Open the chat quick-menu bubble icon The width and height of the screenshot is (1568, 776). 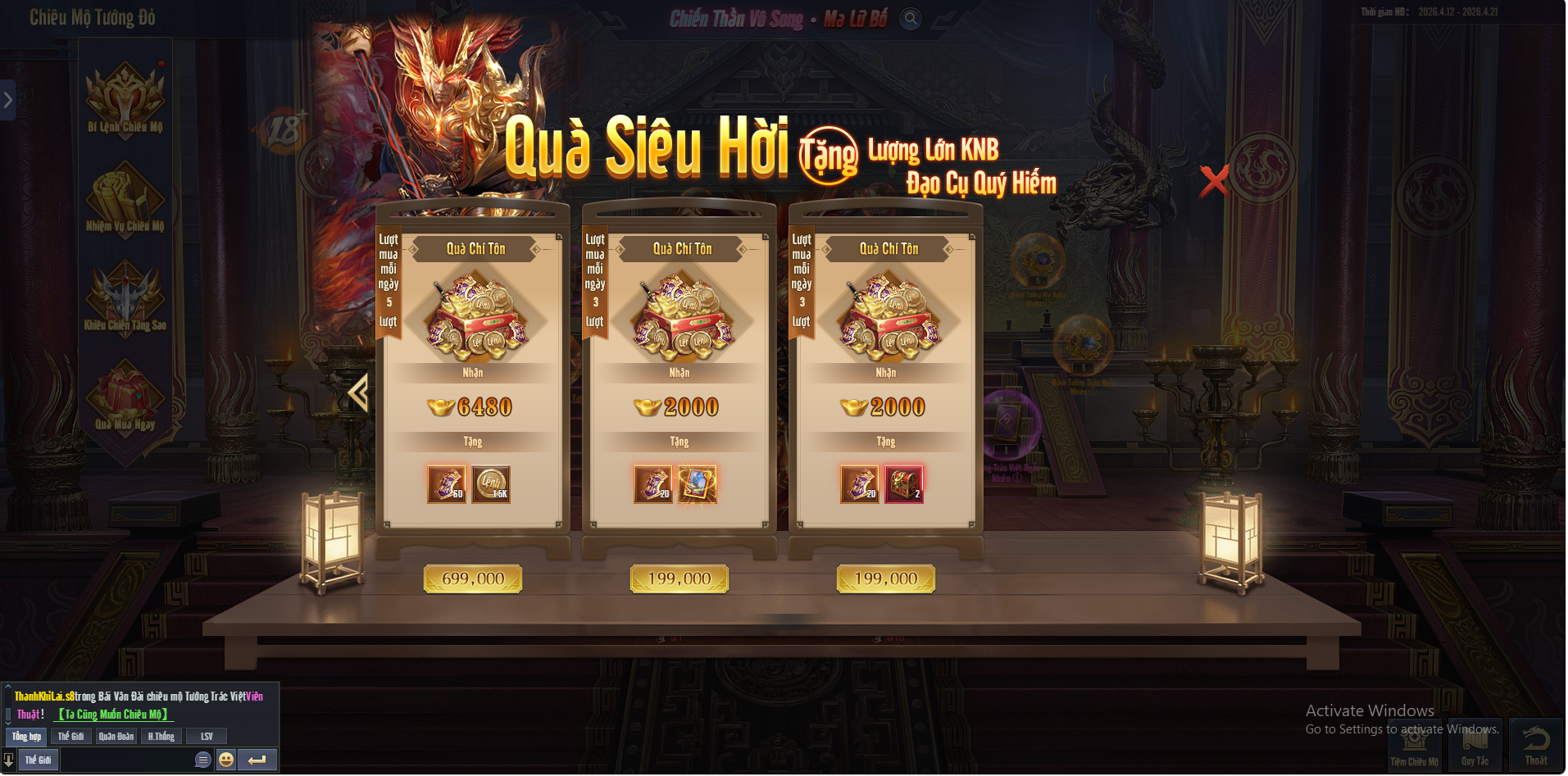click(x=201, y=760)
